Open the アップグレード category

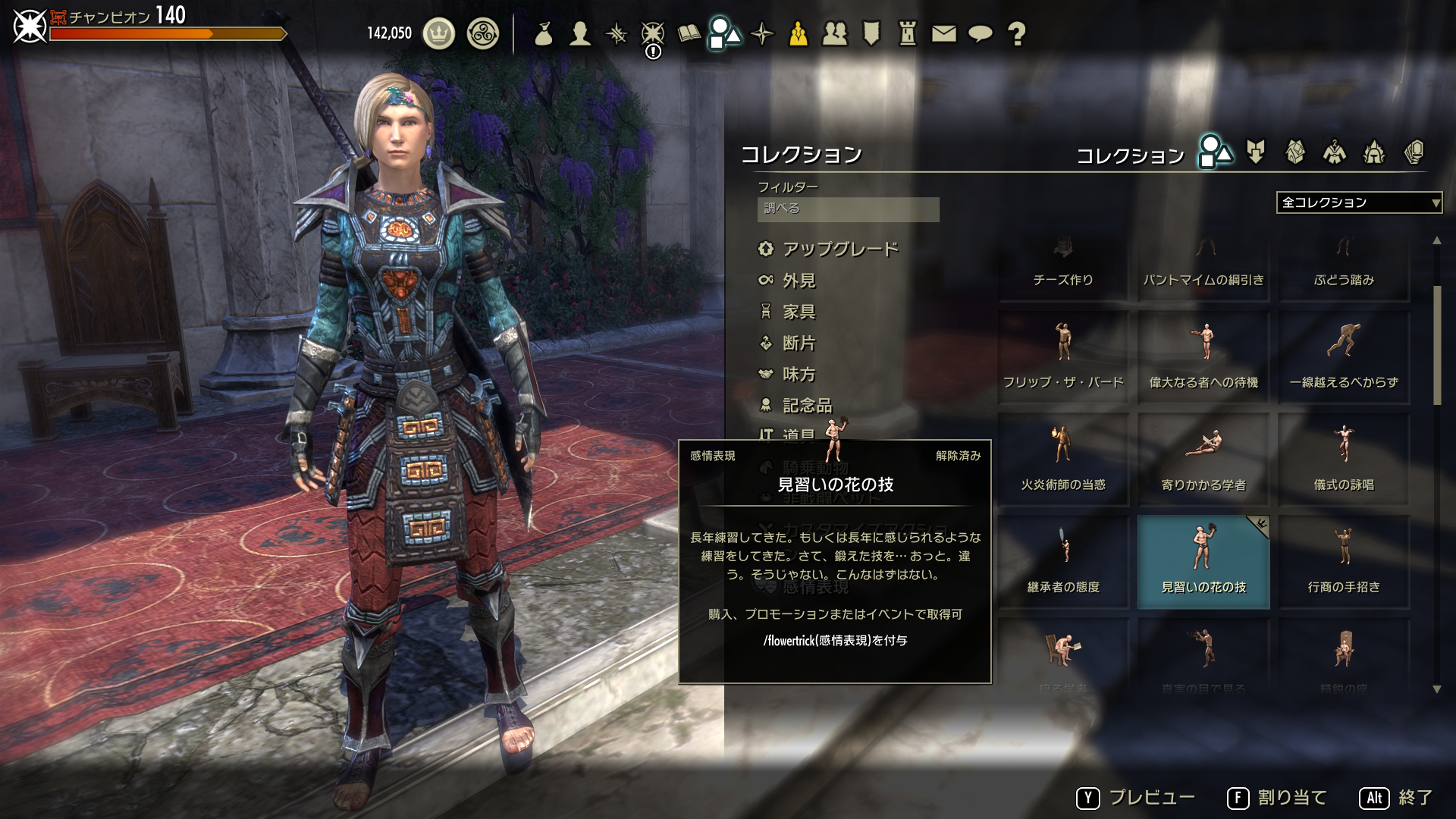pos(839,249)
